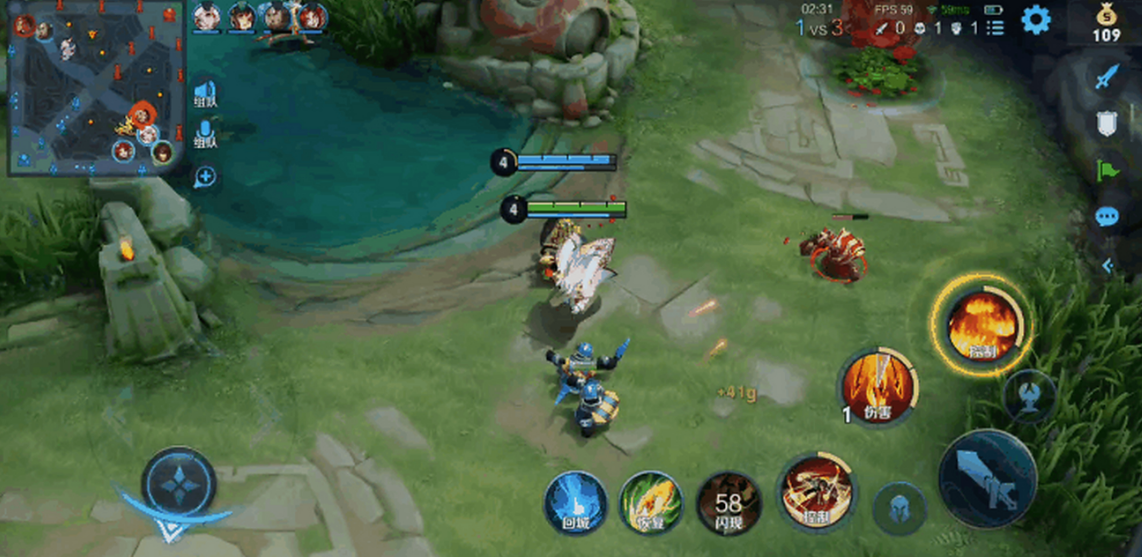Open the shop via the gold bag
The width and height of the screenshot is (1142, 557).
tap(1106, 23)
